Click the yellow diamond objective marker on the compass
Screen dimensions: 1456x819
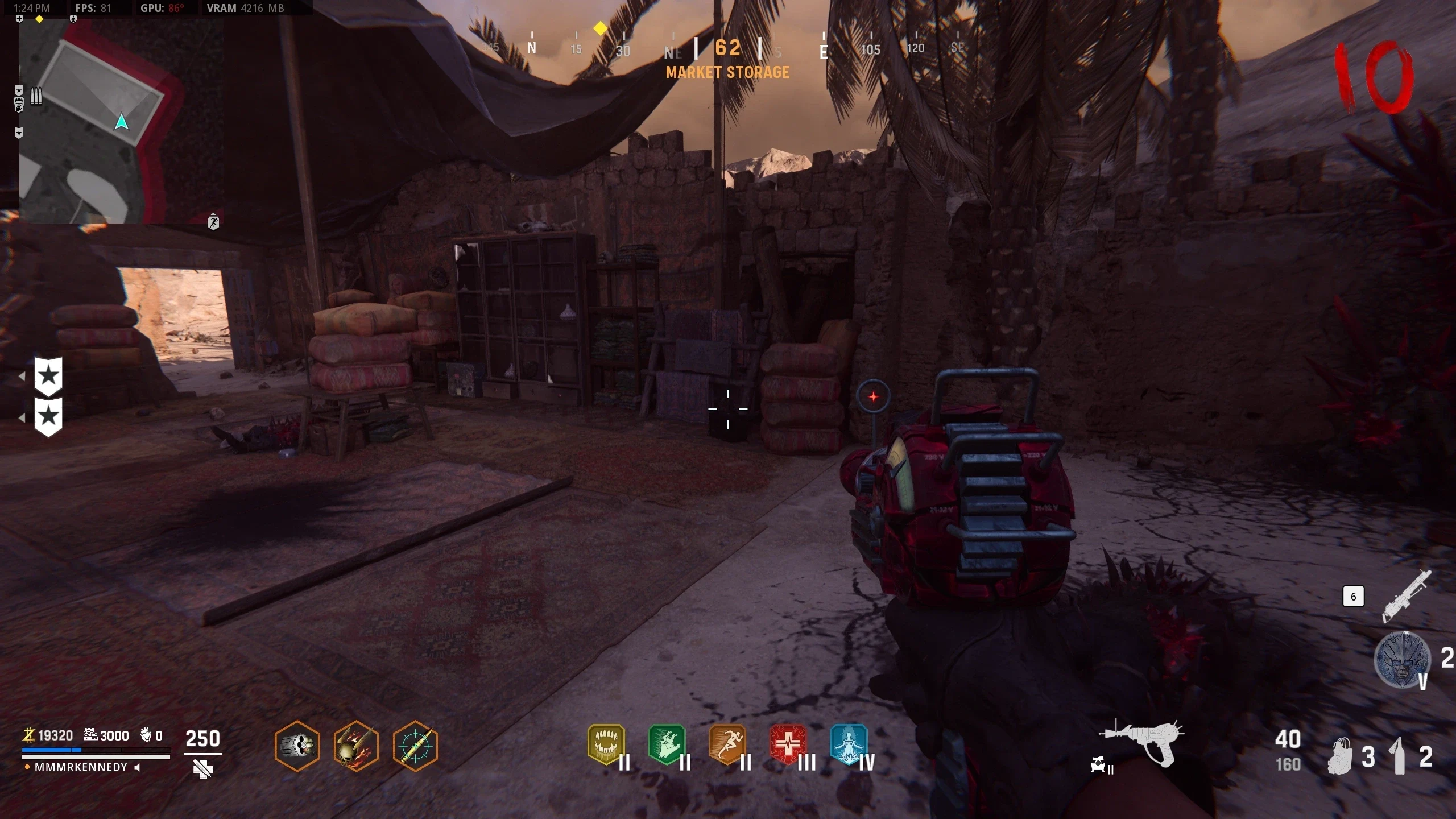click(x=600, y=28)
